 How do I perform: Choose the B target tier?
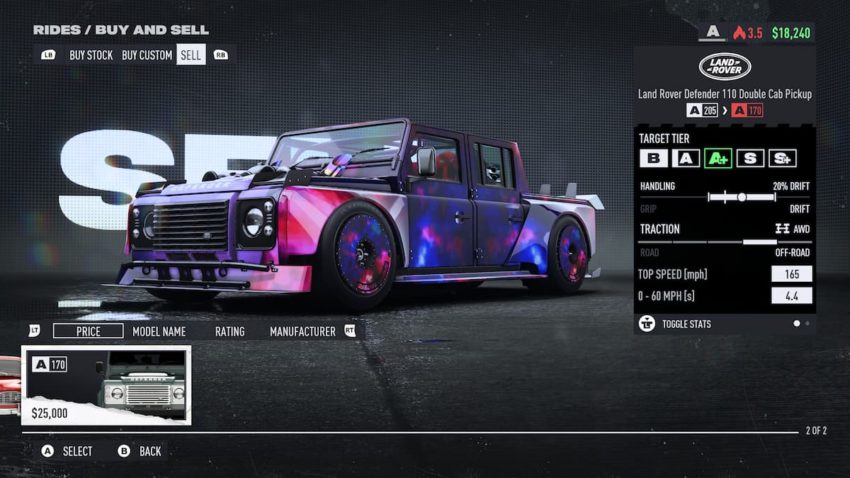coord(653,158)
